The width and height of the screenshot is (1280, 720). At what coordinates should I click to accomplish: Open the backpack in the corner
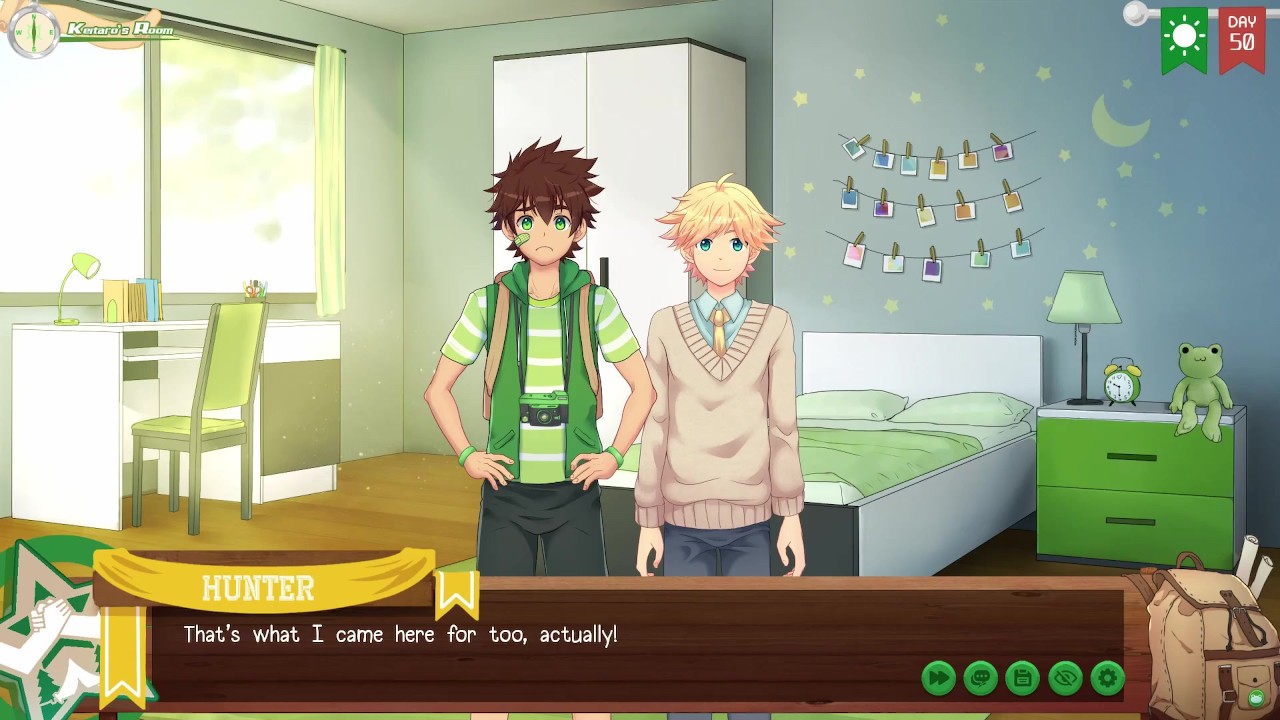click(1209, 638)
